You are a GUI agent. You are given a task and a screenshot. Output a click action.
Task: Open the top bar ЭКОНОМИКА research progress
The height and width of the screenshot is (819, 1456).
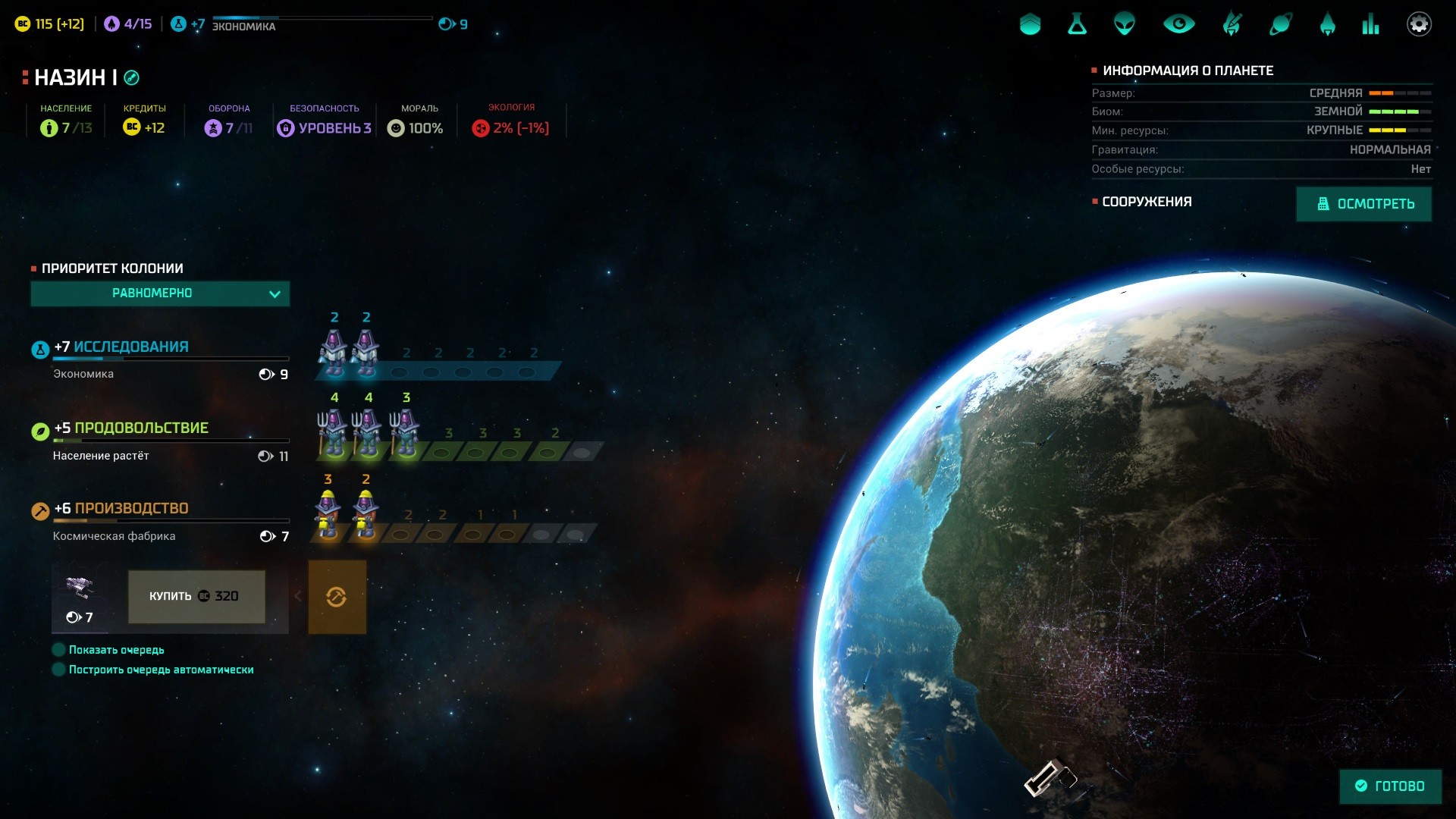(x=244, y=26)
